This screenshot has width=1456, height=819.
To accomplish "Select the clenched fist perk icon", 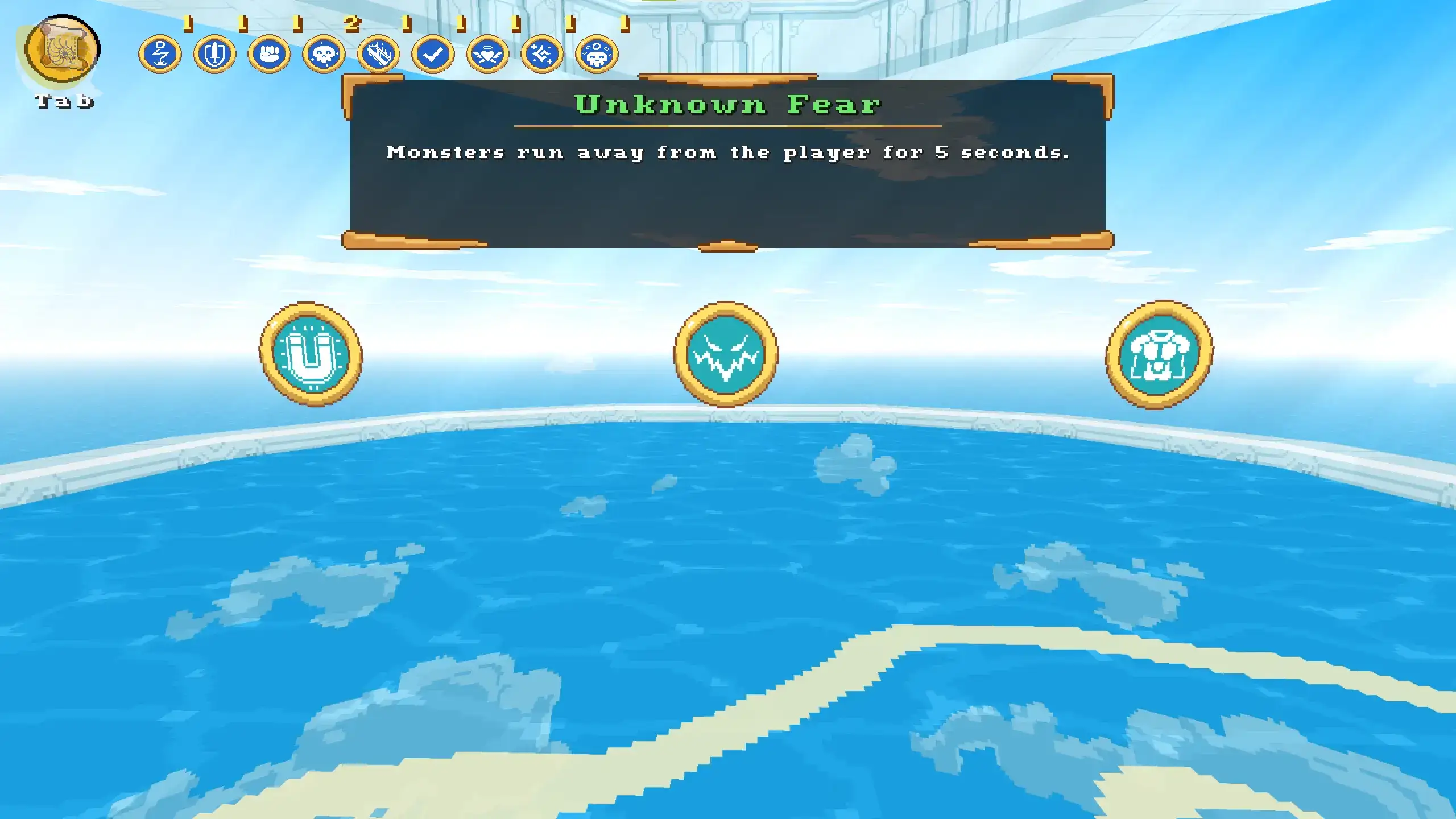I will (269, 55).
